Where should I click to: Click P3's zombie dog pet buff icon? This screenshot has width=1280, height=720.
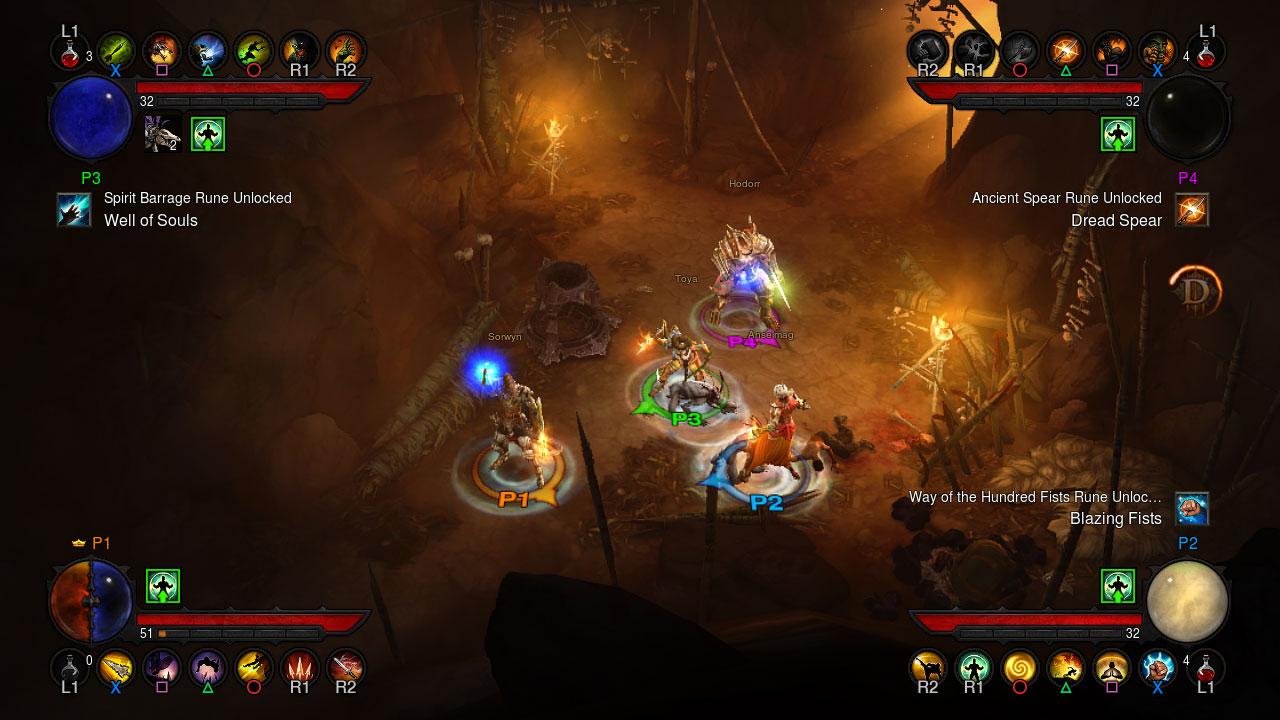162,134
